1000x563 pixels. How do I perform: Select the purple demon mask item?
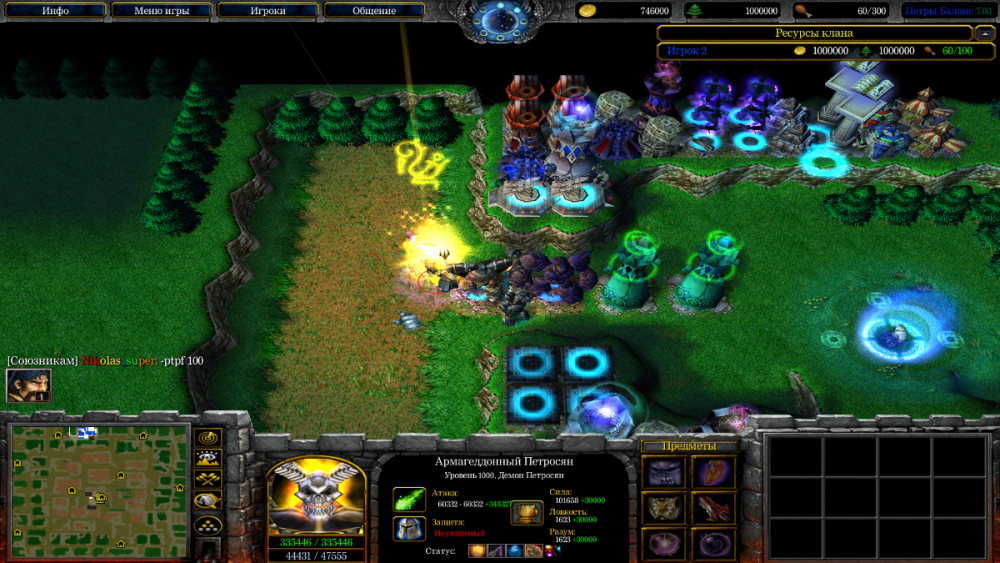click(662, 472)
